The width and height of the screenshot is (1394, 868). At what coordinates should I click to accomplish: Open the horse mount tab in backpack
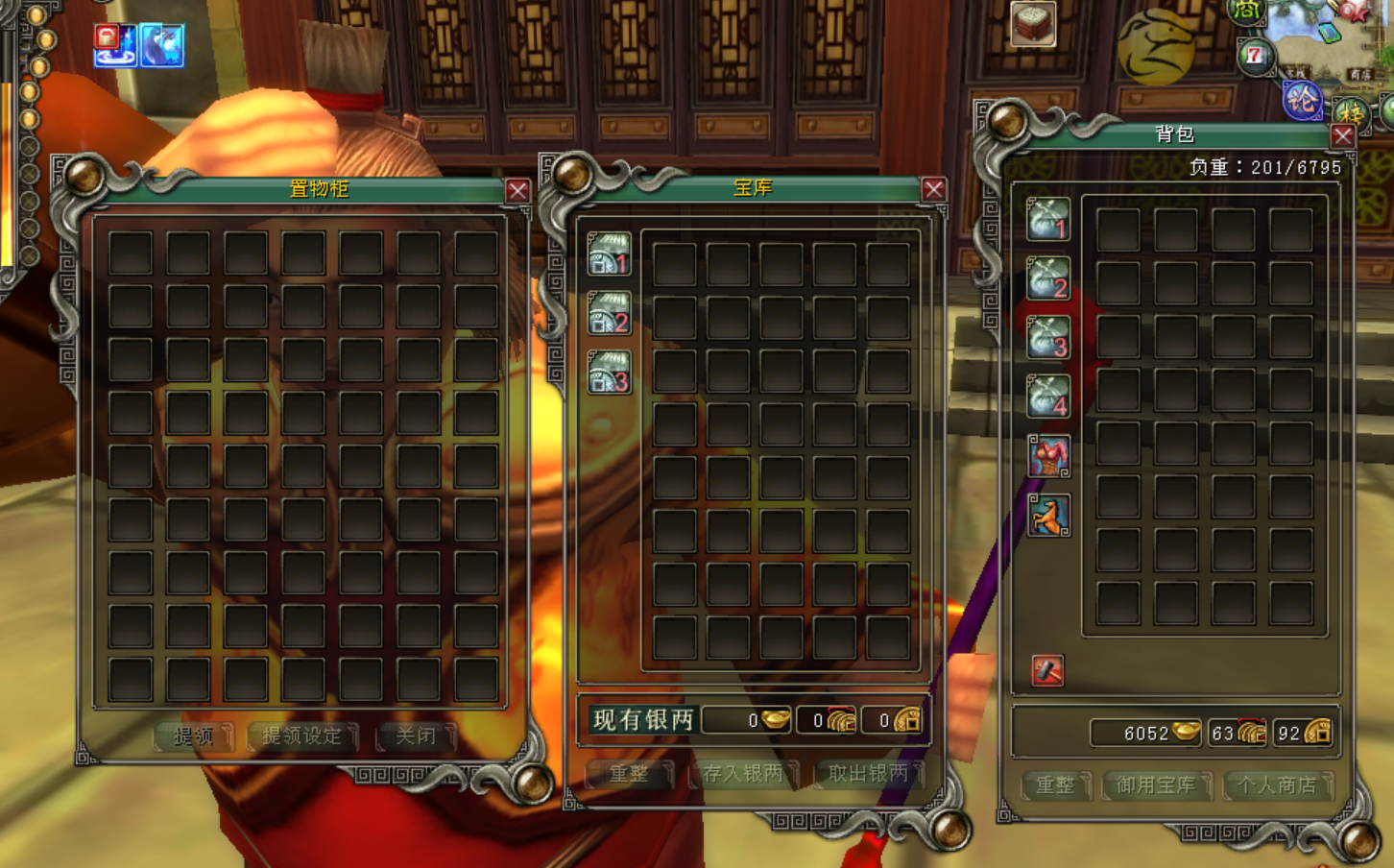pos(1047,516)
